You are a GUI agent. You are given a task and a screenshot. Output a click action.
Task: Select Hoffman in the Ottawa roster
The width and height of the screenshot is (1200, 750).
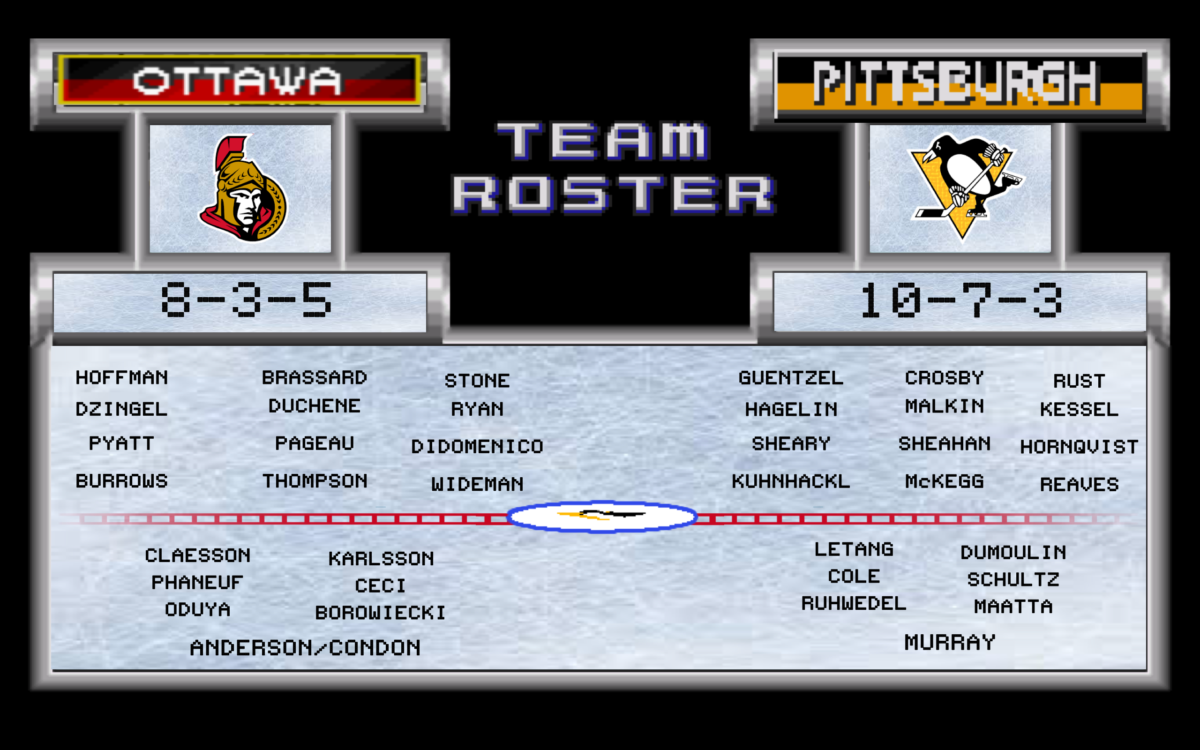pyautogui.click(x=122, y=378)
